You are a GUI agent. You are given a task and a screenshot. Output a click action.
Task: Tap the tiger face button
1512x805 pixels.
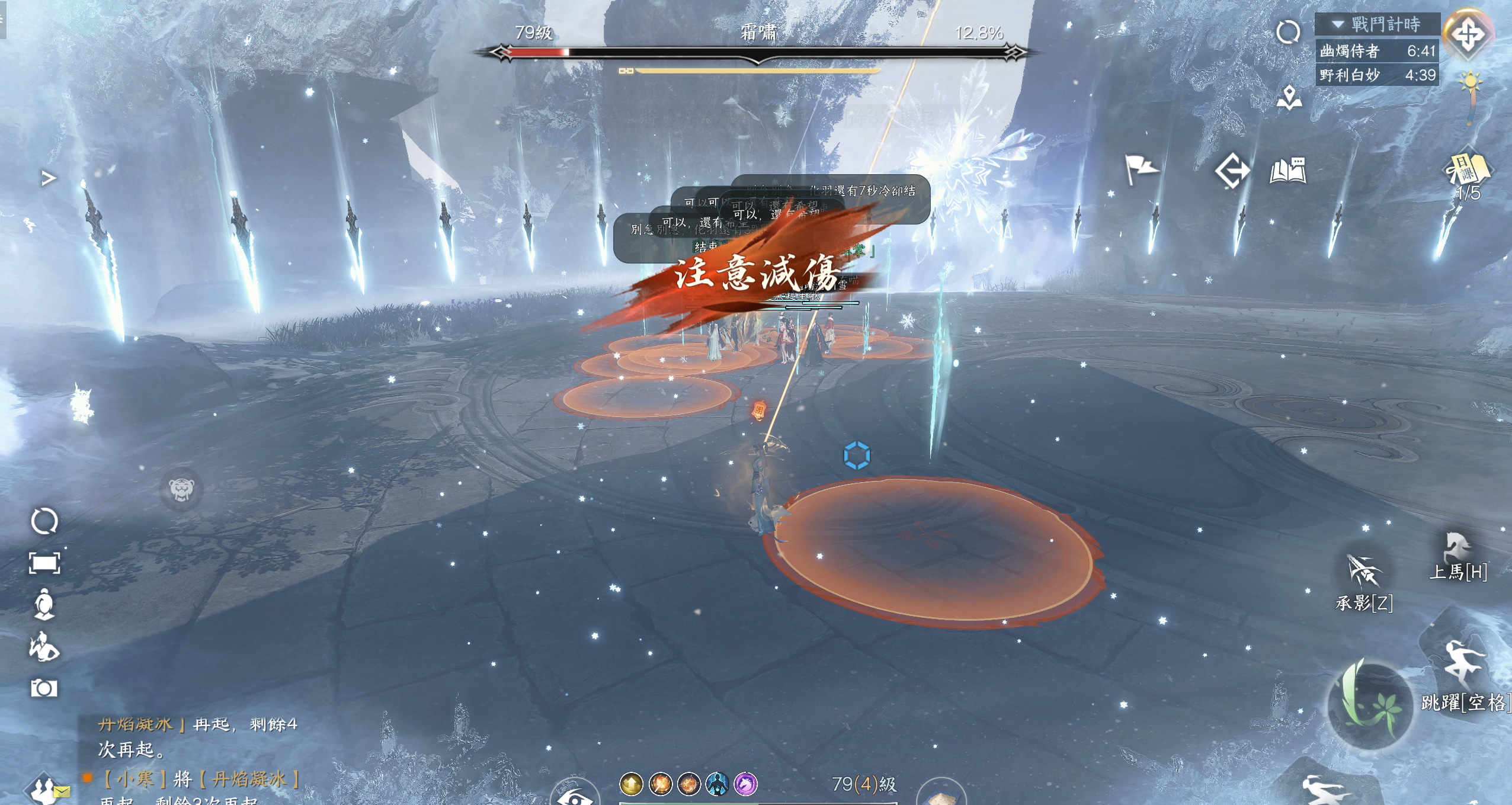click(181, 489)
